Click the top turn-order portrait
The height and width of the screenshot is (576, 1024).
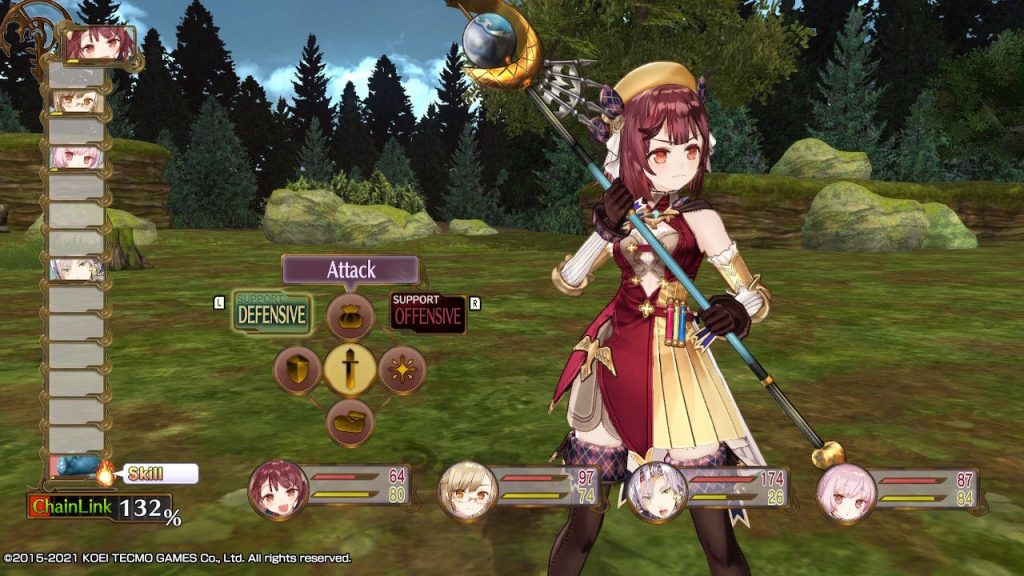point(99,45)
